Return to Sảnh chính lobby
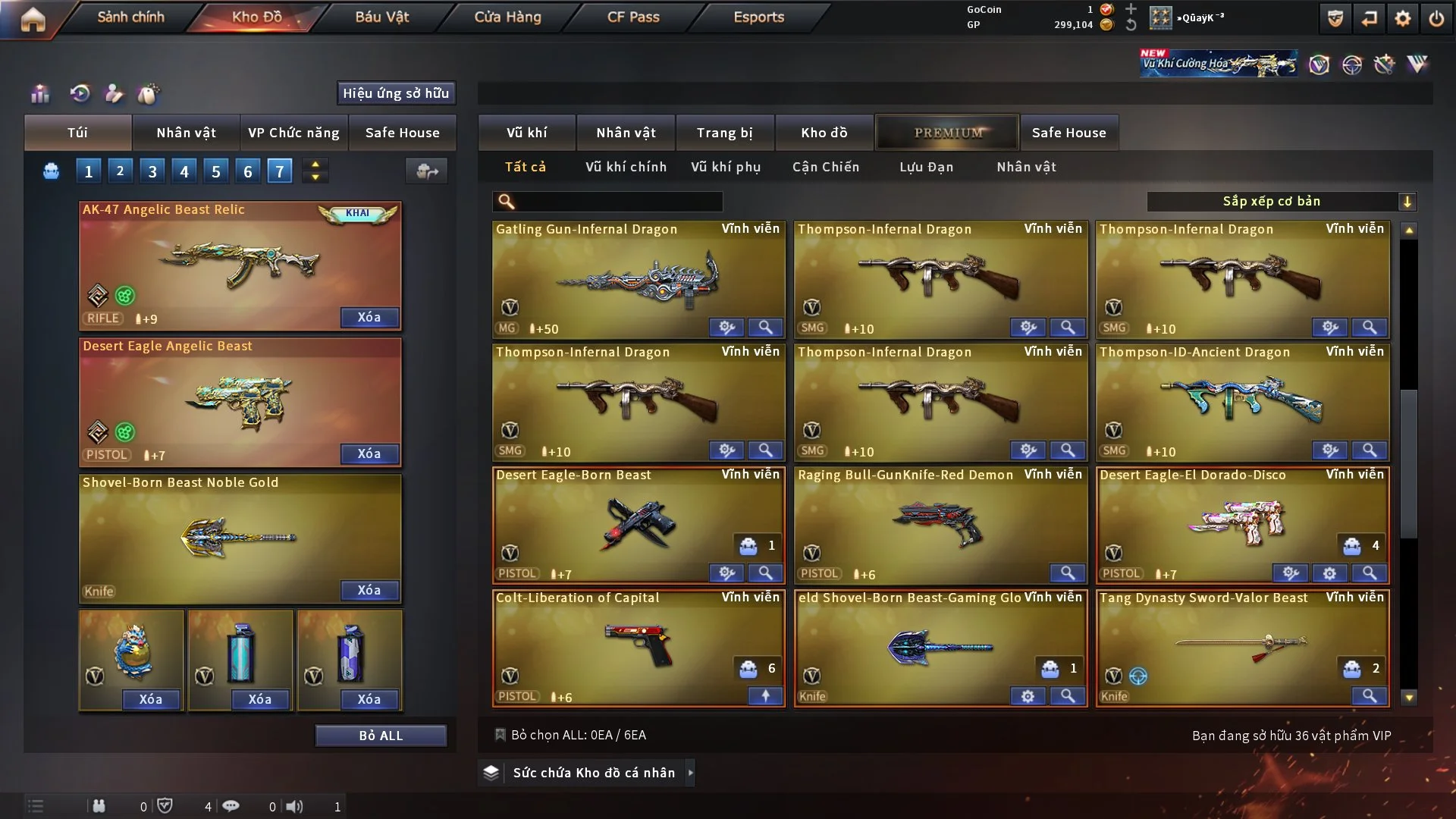Viewport: 1456px width, 819px height. pyautogui.click(x=130, y=17)
